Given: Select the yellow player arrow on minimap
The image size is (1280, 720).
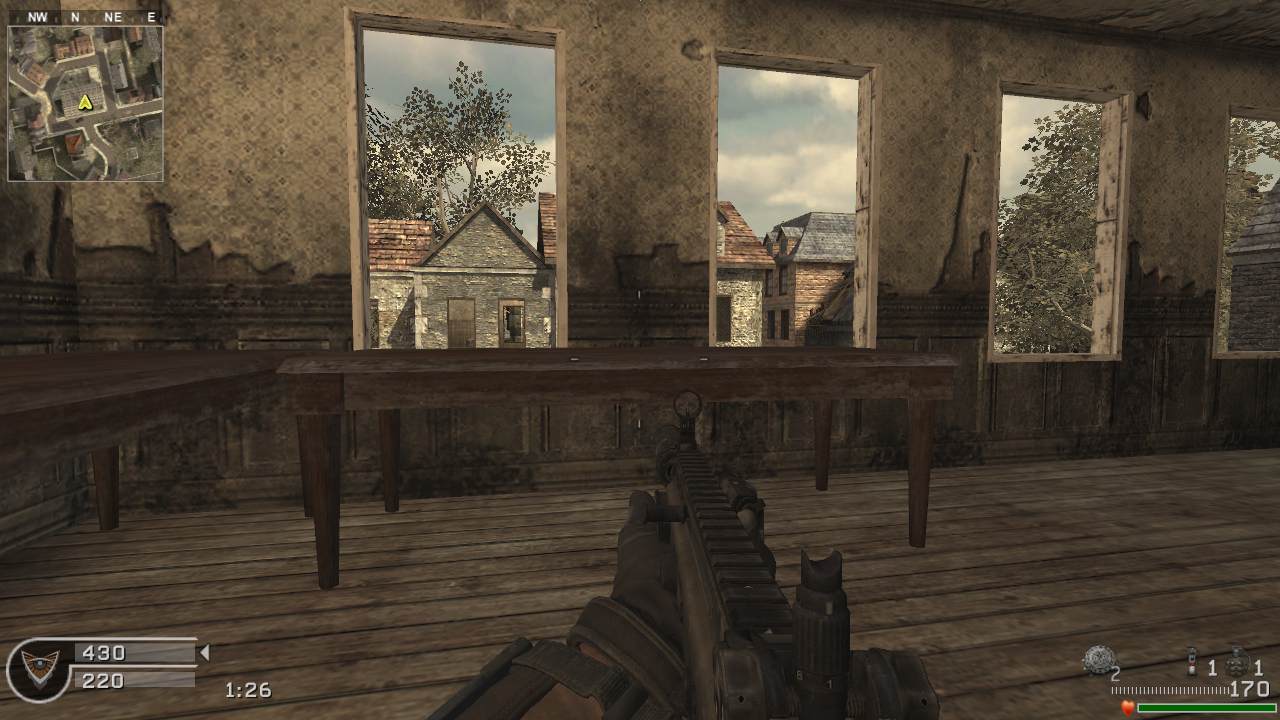Looking at the screenshot, I should (85, 102).
